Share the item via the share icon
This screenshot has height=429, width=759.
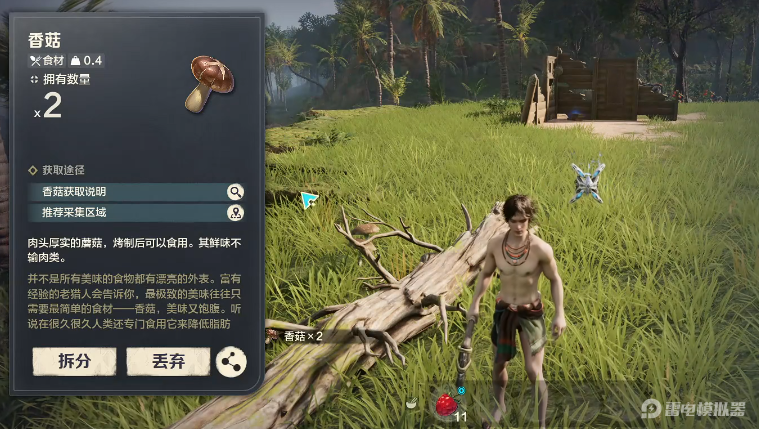tap(231, 362)
